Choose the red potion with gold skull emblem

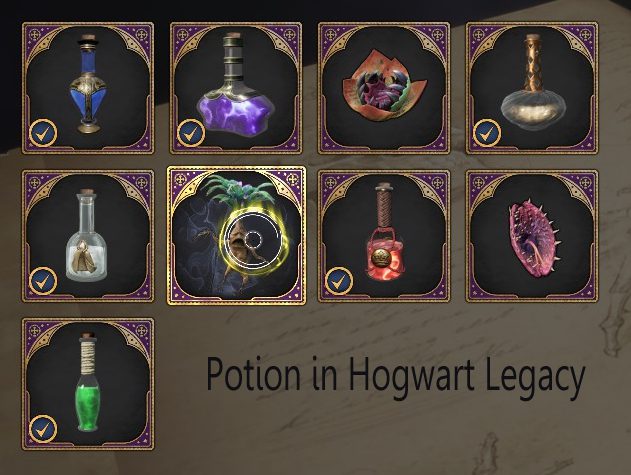(x=384, y=235)
